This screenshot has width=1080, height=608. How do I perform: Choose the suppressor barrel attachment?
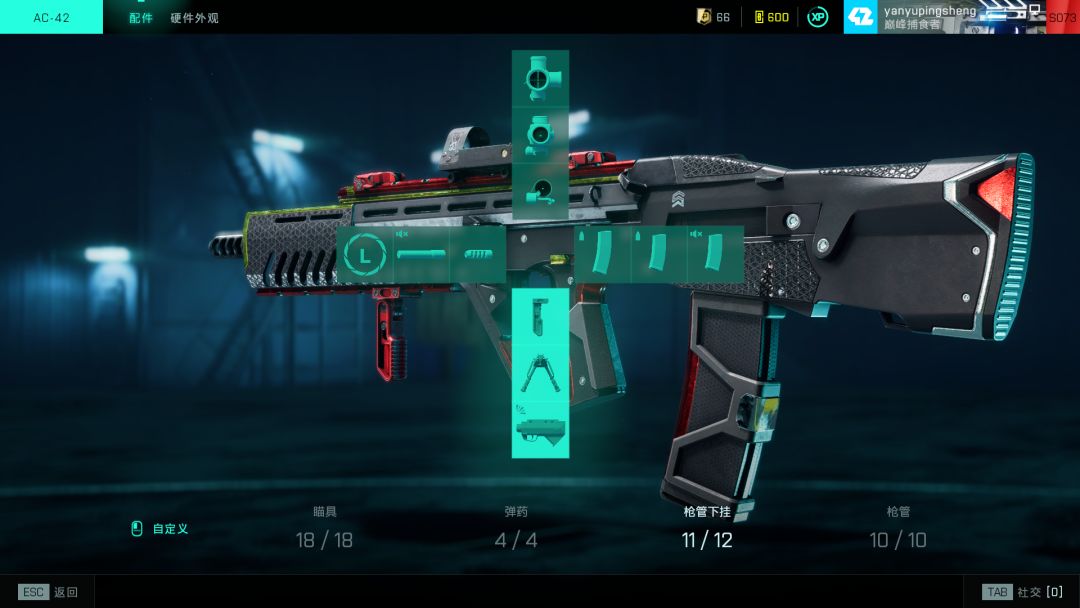pyautogui.click(x=421, y=255)
